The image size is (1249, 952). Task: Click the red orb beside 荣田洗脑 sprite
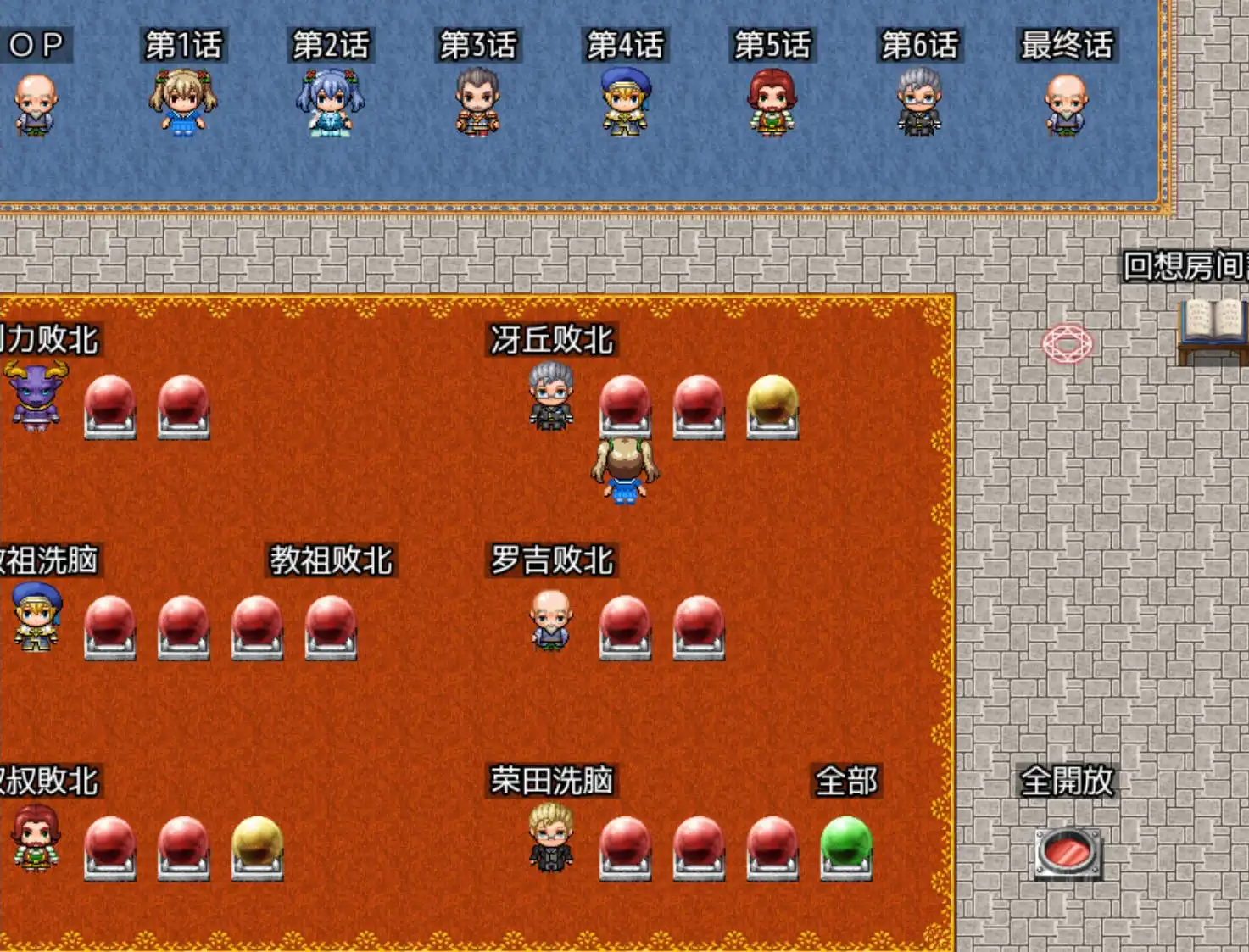pyautogui.click(x=626, y=841)
